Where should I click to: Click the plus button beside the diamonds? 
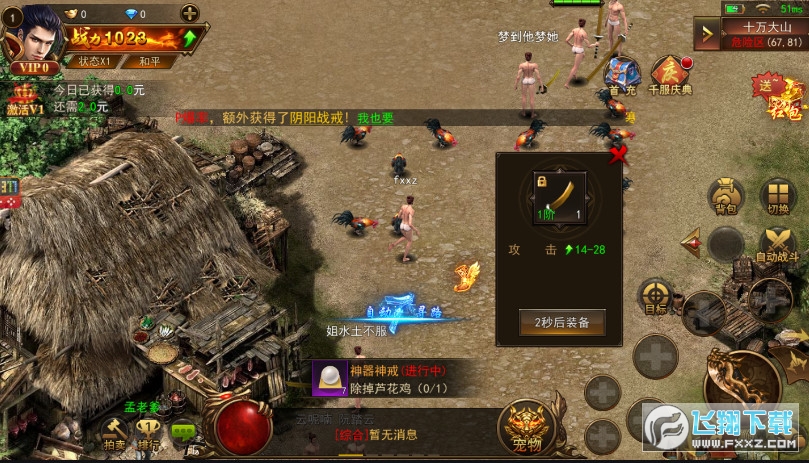(190, 13)
